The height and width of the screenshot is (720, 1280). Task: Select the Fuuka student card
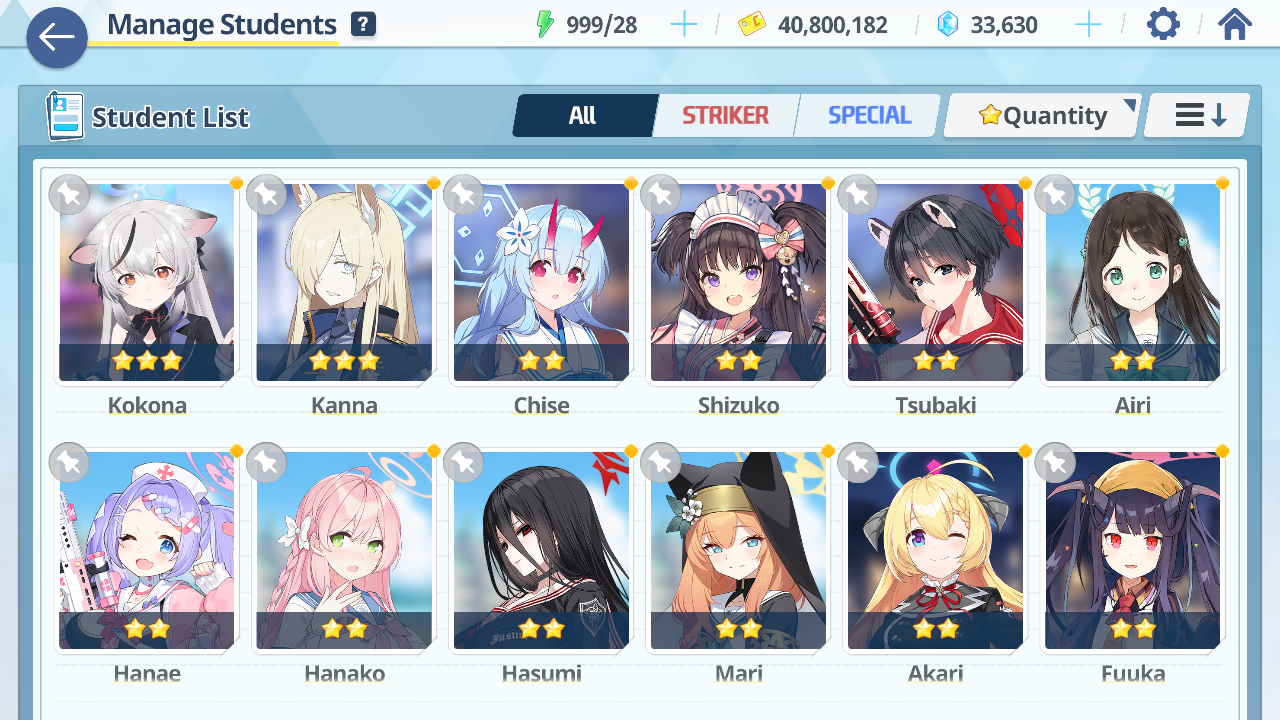1132,550
